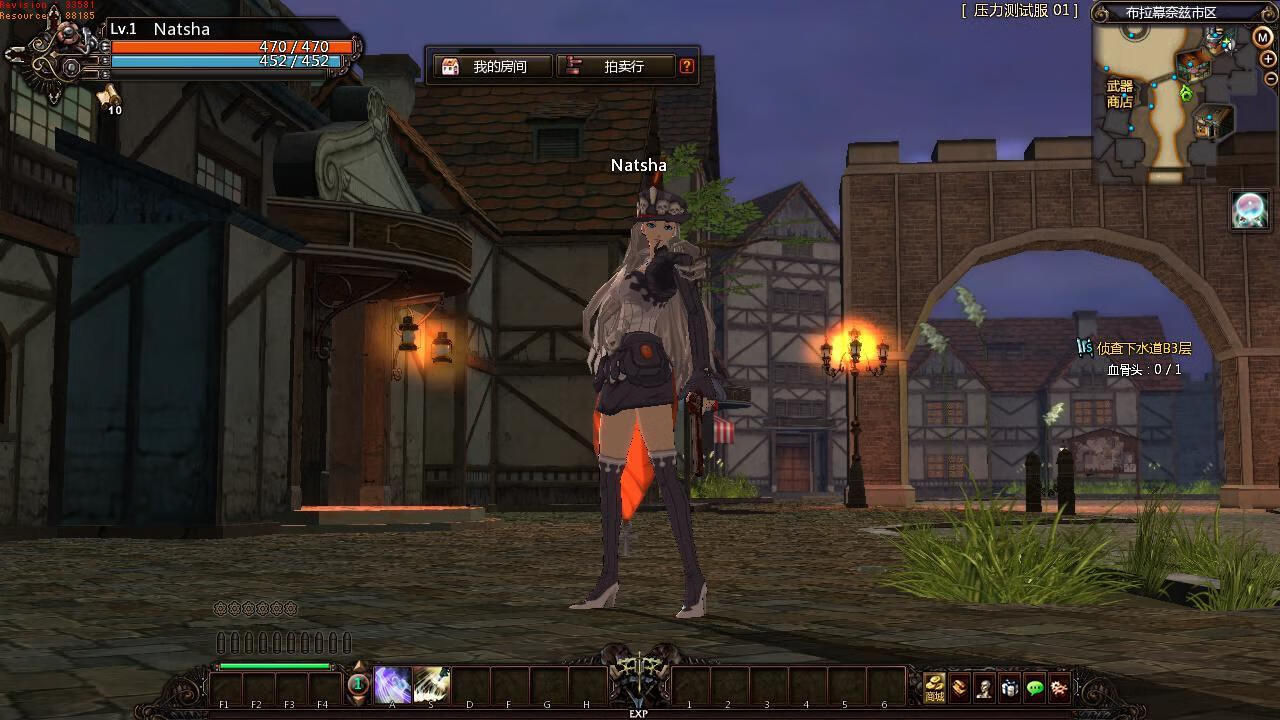Zoom out the minimap with the minus button
Screen dimensions: 1280x720
click(1270, 79)
